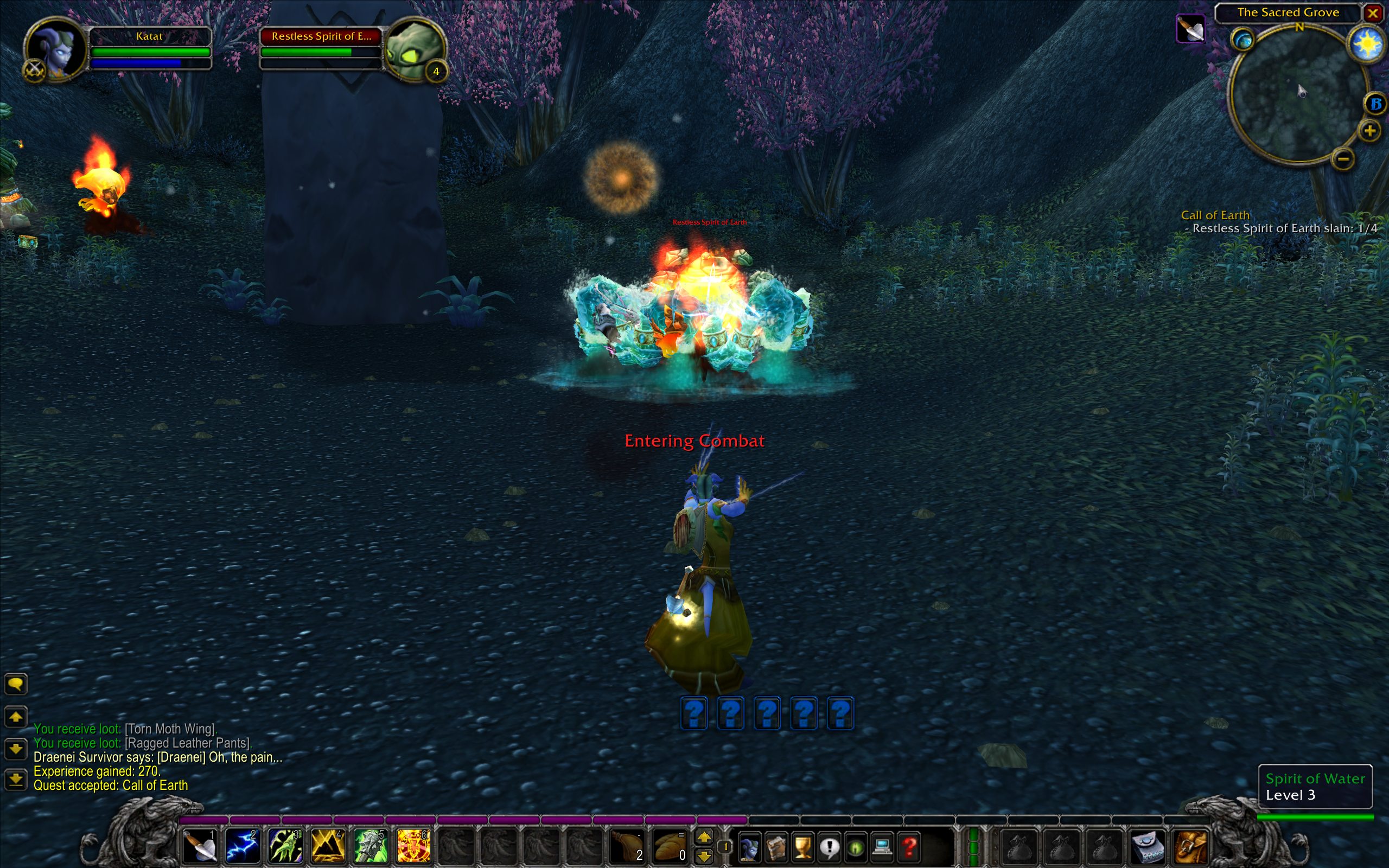Image resolution: width=1389 pixels, height=868 pixels.
Task: Zoom out on the minimap
Action: (x=1343, y=158)
